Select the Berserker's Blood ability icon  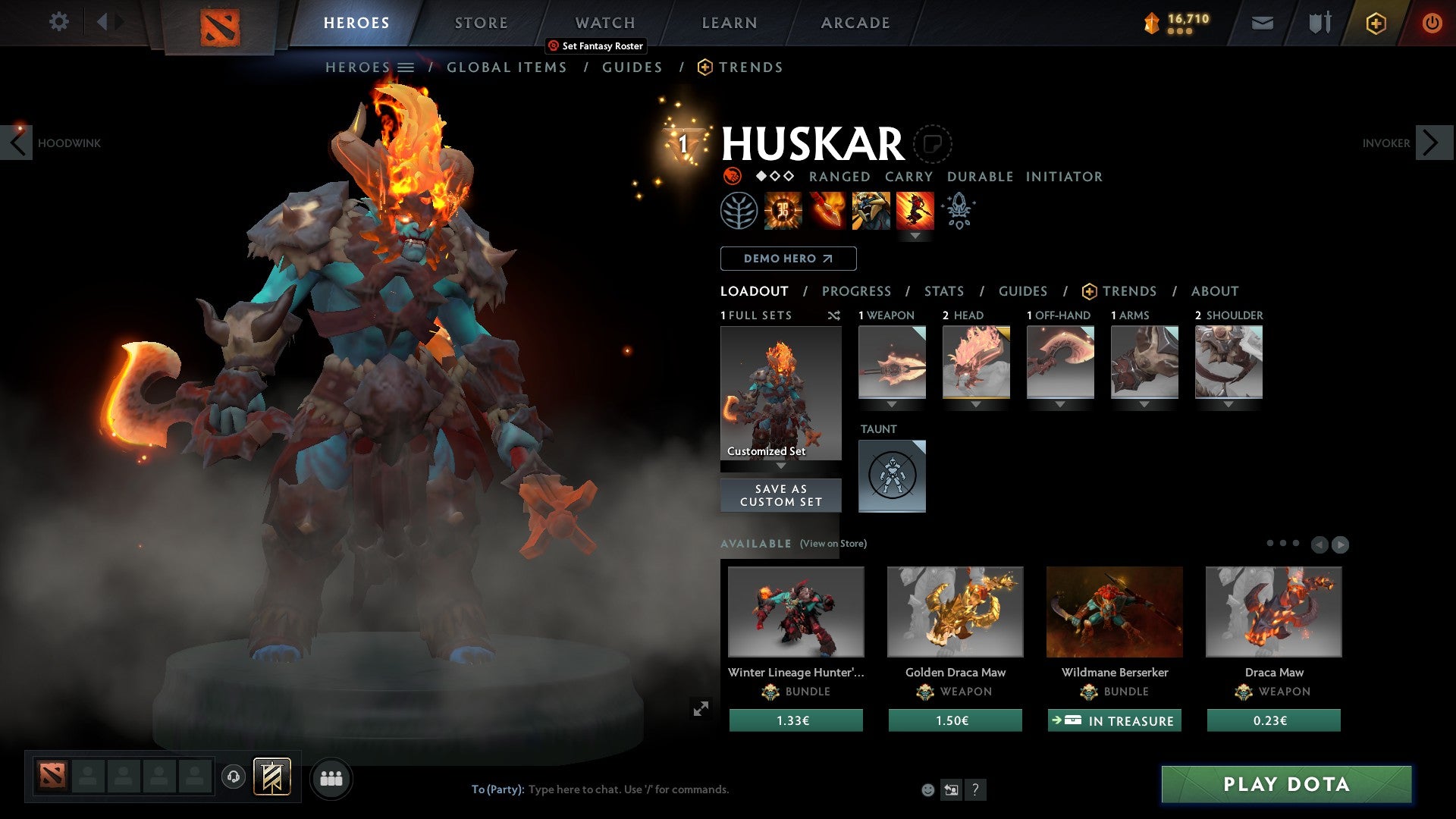pyautogui.click(x=871, y=211)
